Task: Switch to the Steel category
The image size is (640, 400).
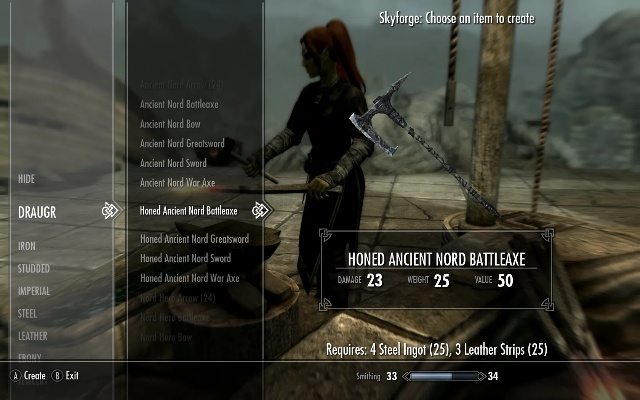Action: (x=29, y=314)
